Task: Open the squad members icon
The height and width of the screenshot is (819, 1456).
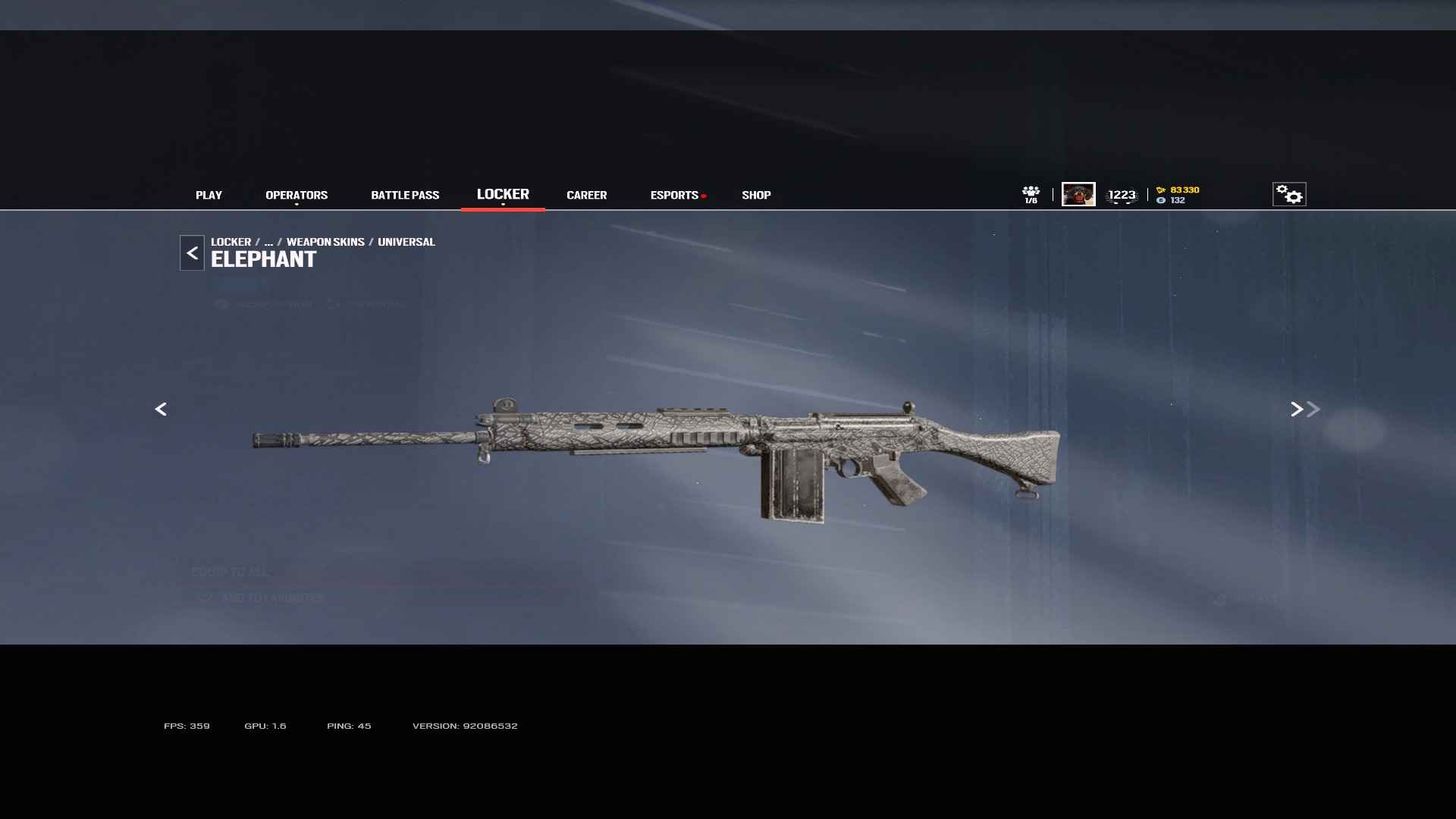Action: [x=1031, y=194]
